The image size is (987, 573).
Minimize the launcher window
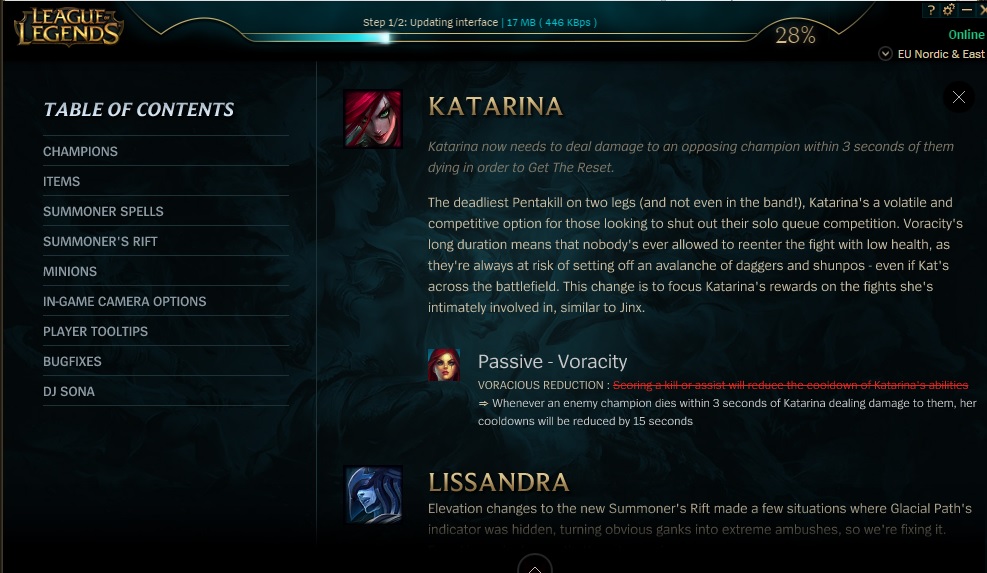coord(966,10)
